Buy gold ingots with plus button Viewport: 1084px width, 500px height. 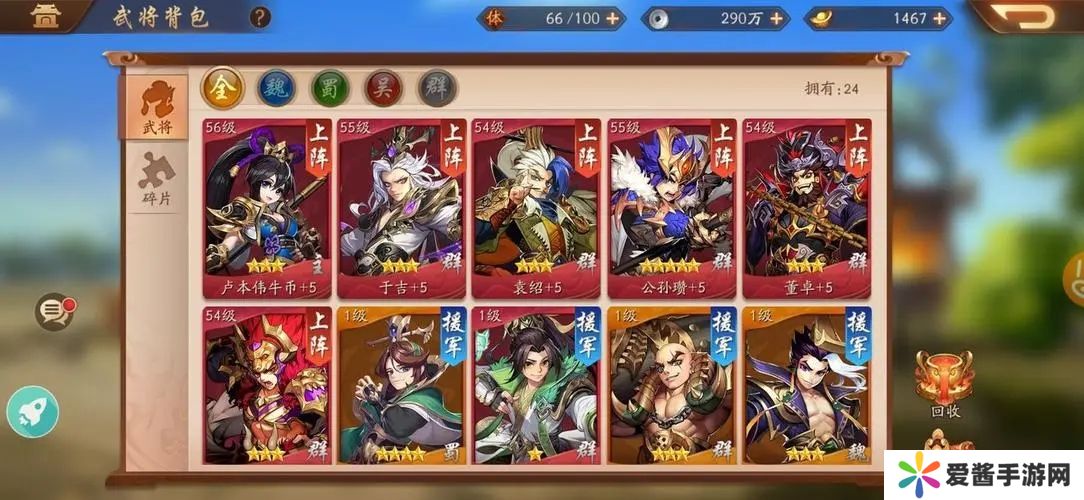tap(939, 18)
